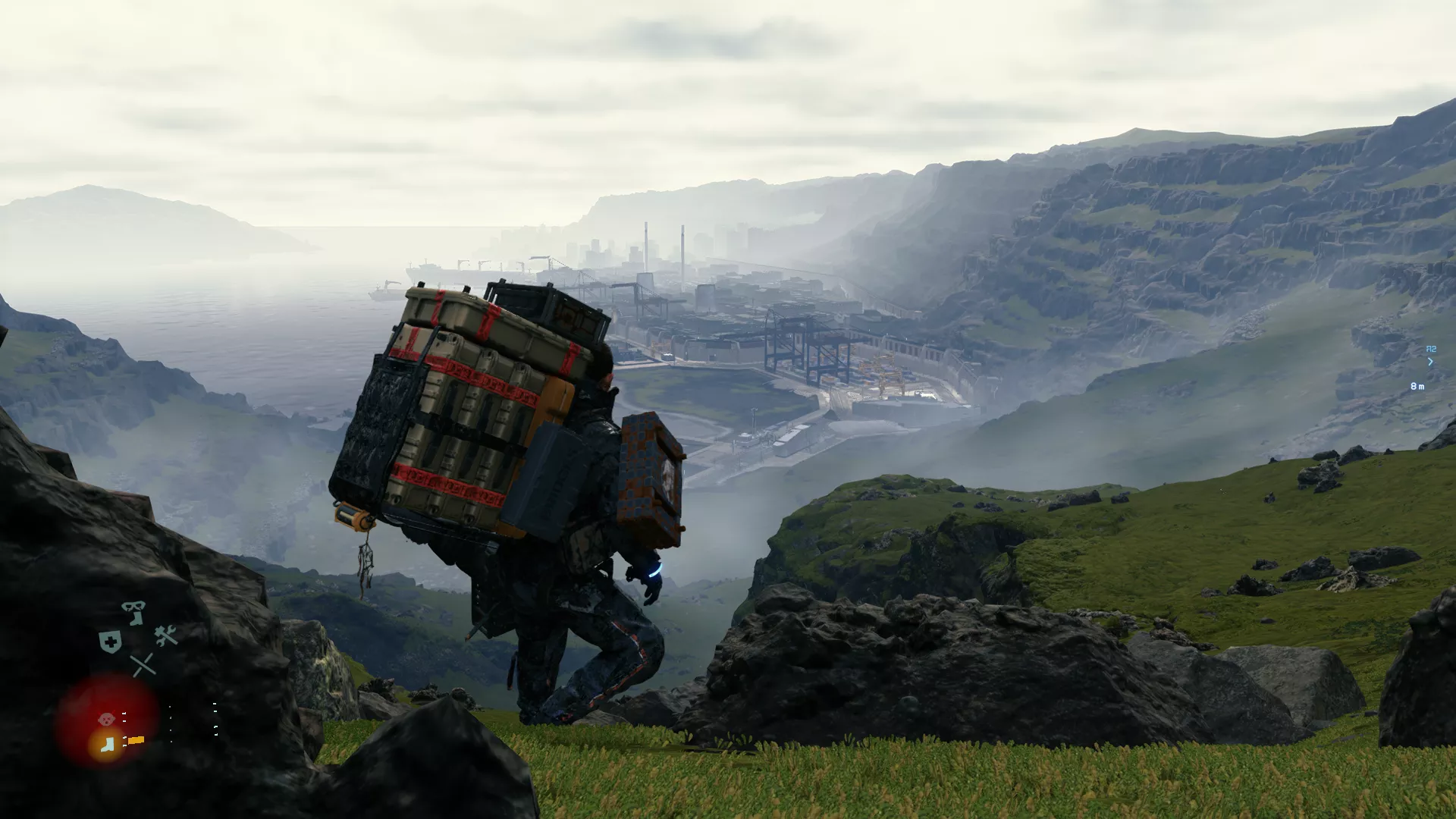Image resolution: width=1456 pixels, height=819 pixels.
Task: Click the BB crying face indicator
Action: [105, 718]
